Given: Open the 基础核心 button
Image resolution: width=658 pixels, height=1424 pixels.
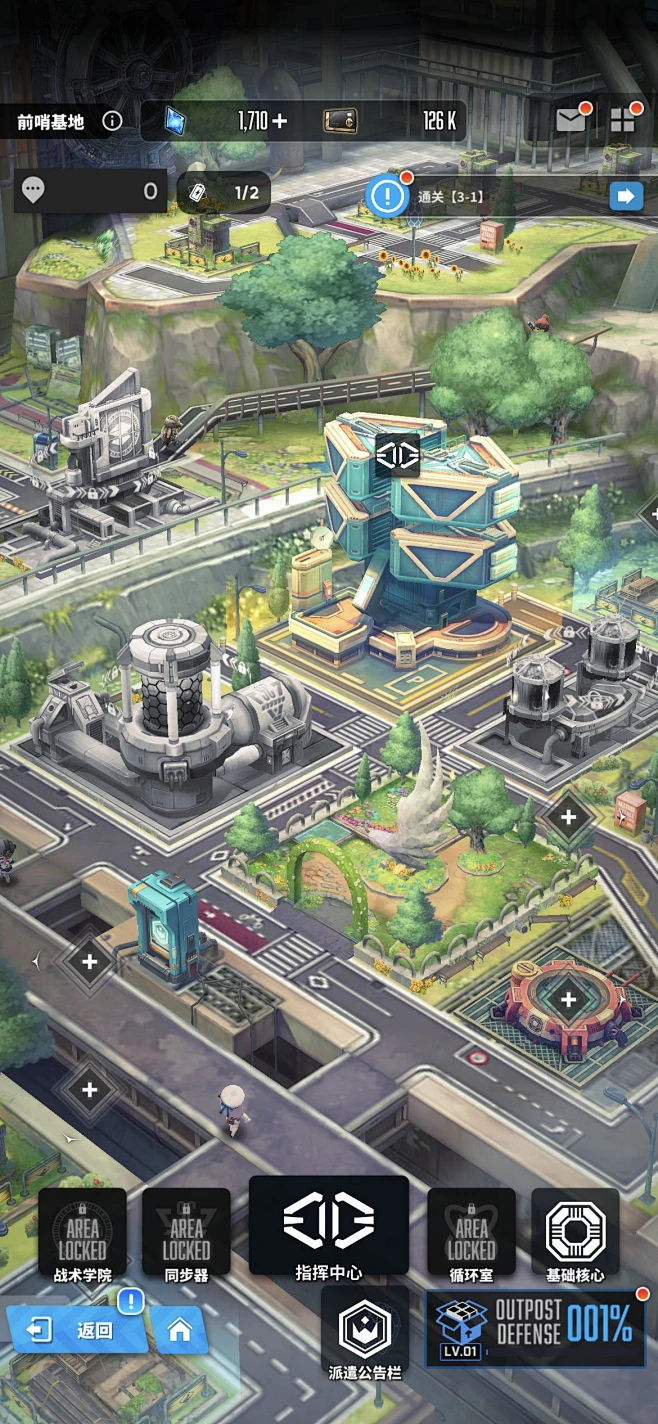Looking at the screenshot, I should pos(575,1236).
